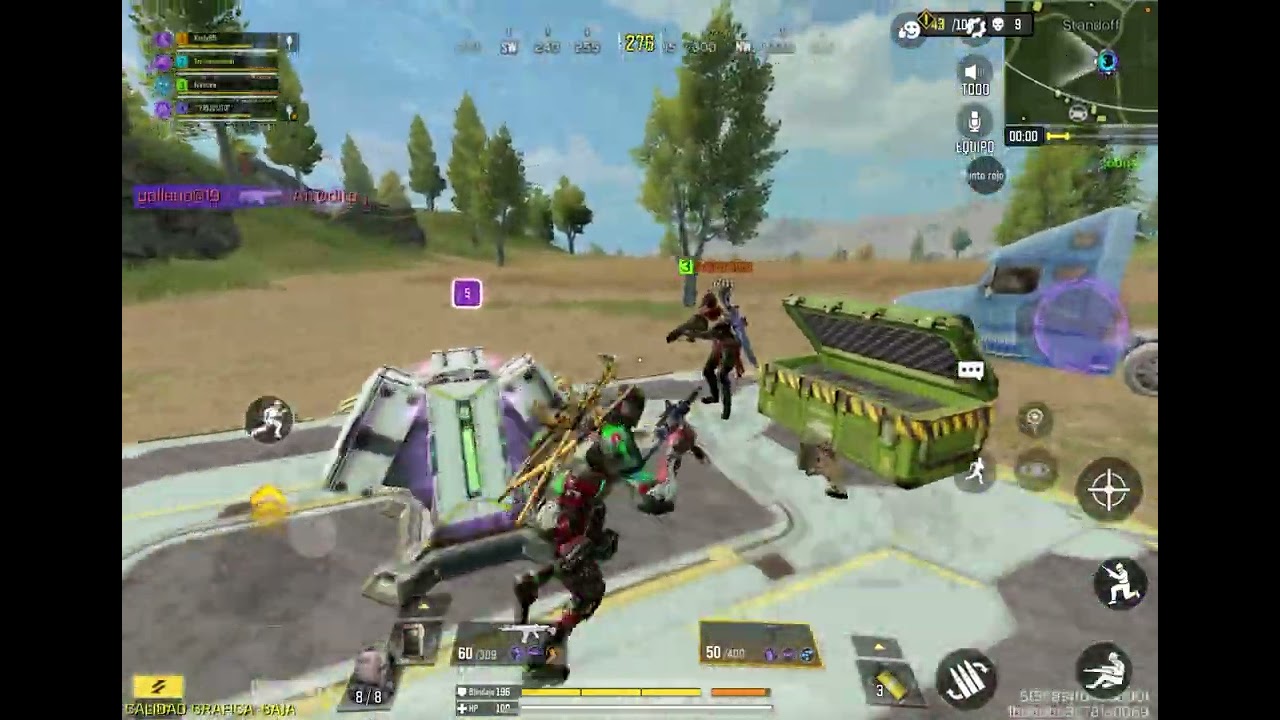Open the emote smiley thumbs-up icon

[909, 30]
